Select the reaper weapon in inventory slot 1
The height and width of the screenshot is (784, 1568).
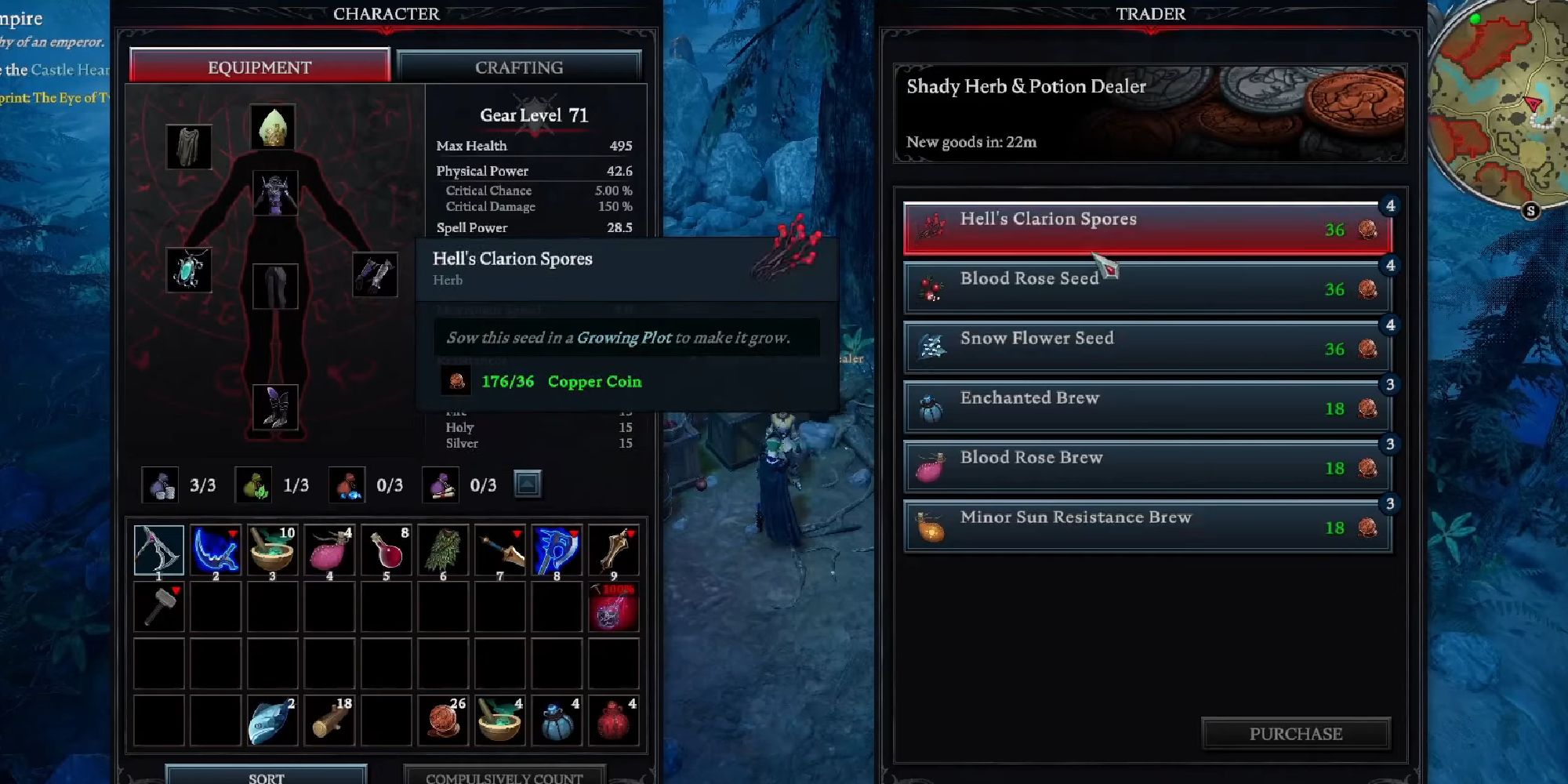pyautogui.click(x=159, y=550)
